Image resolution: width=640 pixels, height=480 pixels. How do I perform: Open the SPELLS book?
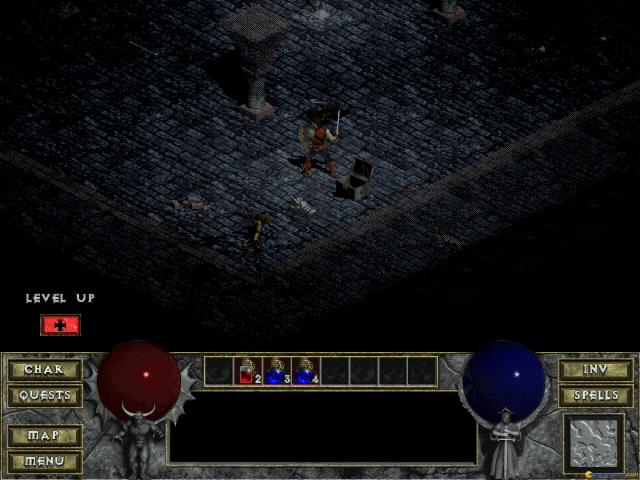595,396
